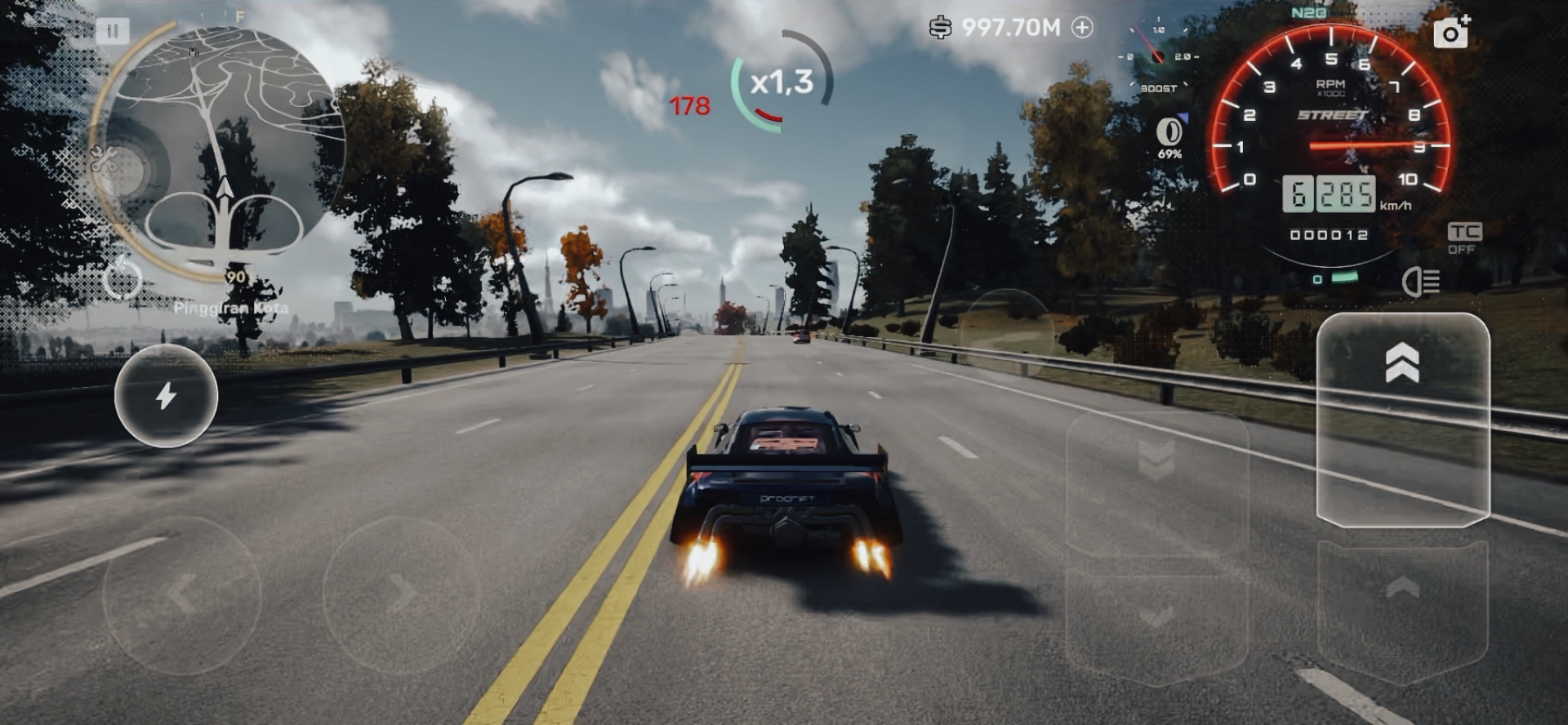1568x725 pixels.
Task: Toggle traction control TC OFF switch
Action: point(1463,238)
